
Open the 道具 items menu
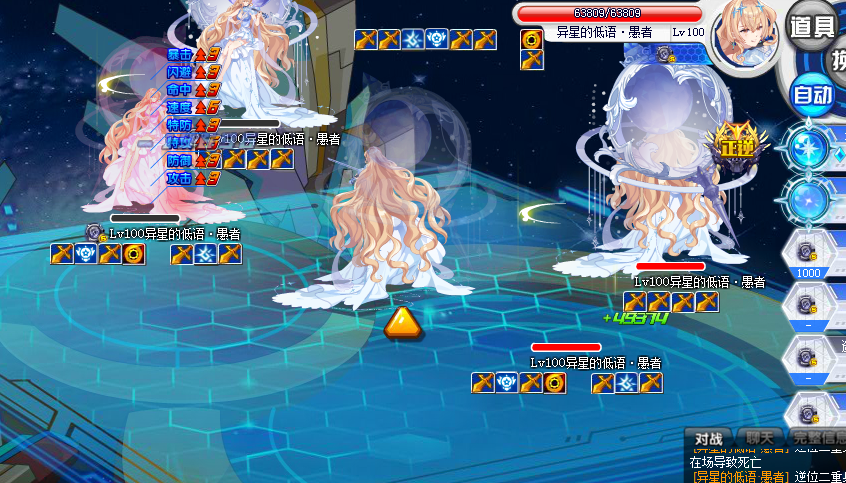pyautogui.click(x=811, y=27)
